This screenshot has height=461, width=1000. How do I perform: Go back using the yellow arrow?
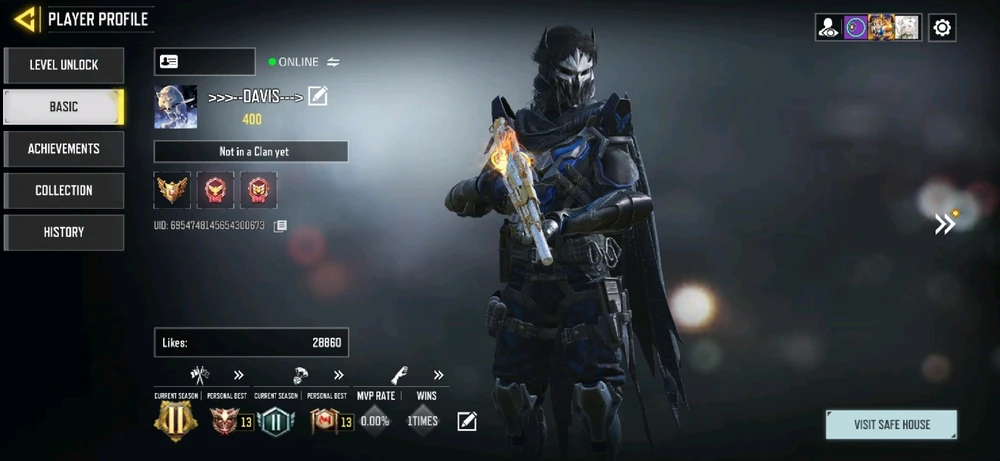point(26,18)
